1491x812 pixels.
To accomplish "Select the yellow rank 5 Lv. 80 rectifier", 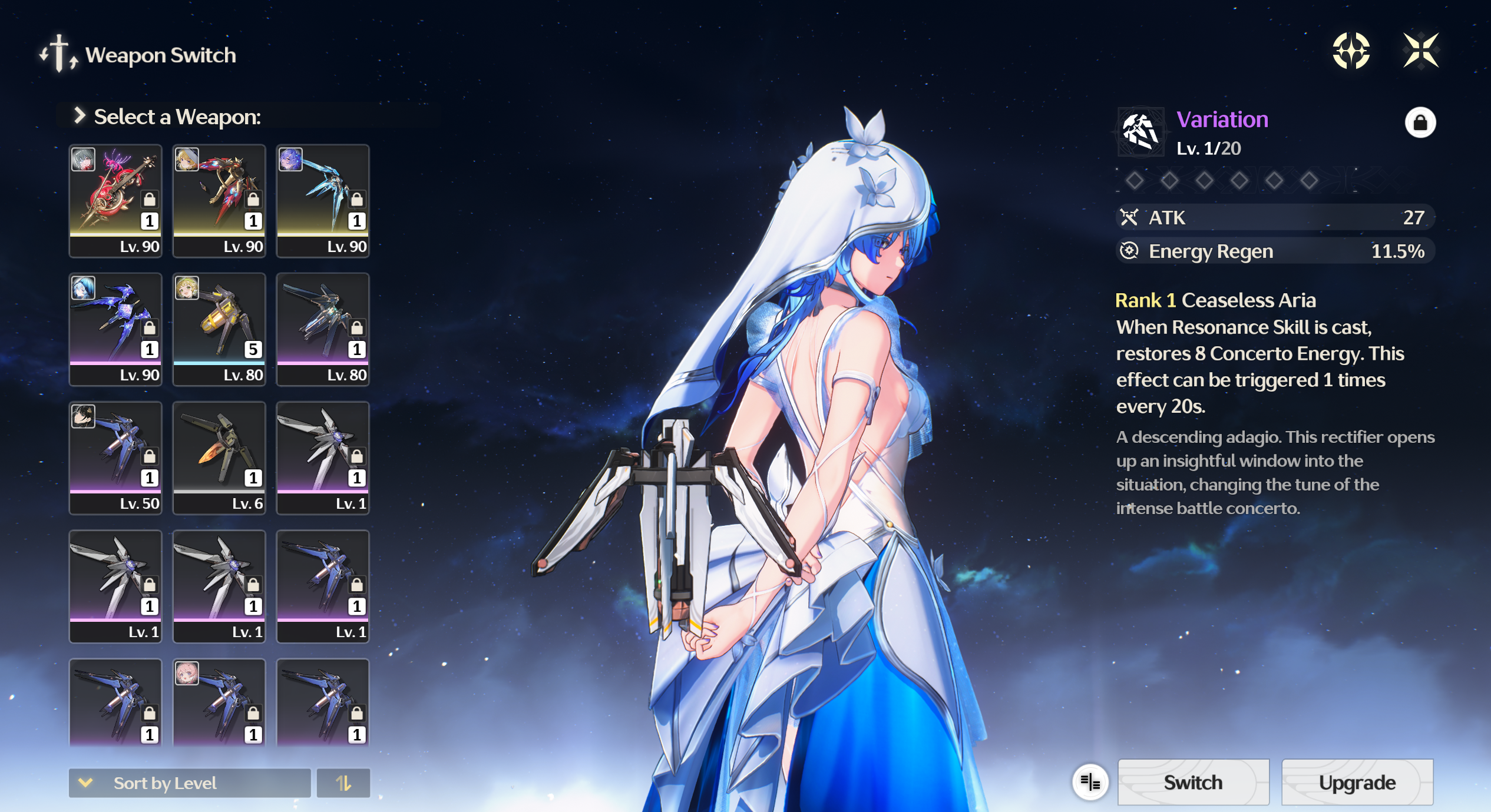I will click(x=219, y=329).
